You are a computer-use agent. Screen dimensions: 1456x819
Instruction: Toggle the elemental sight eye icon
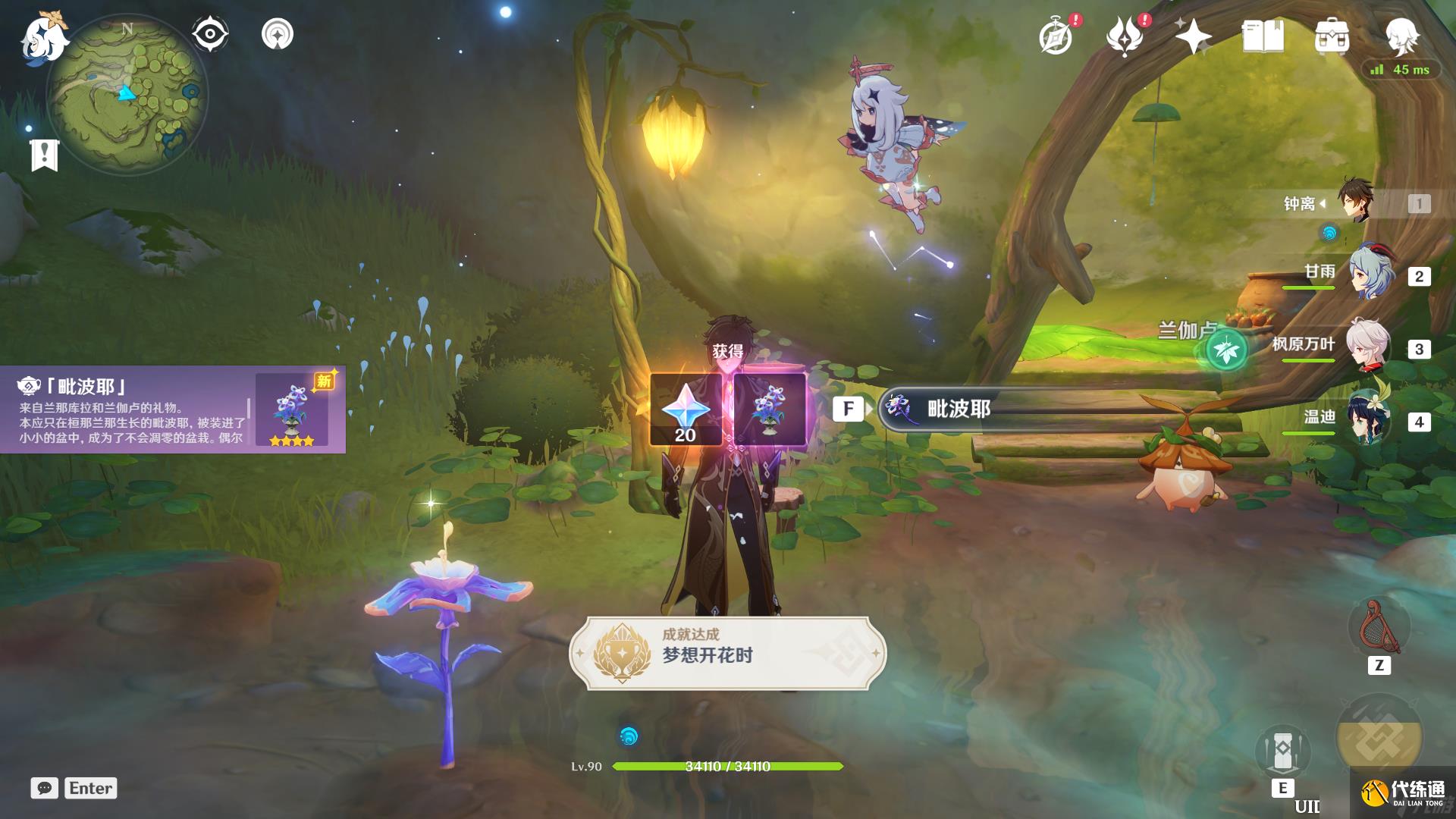(x=210, y=34)
